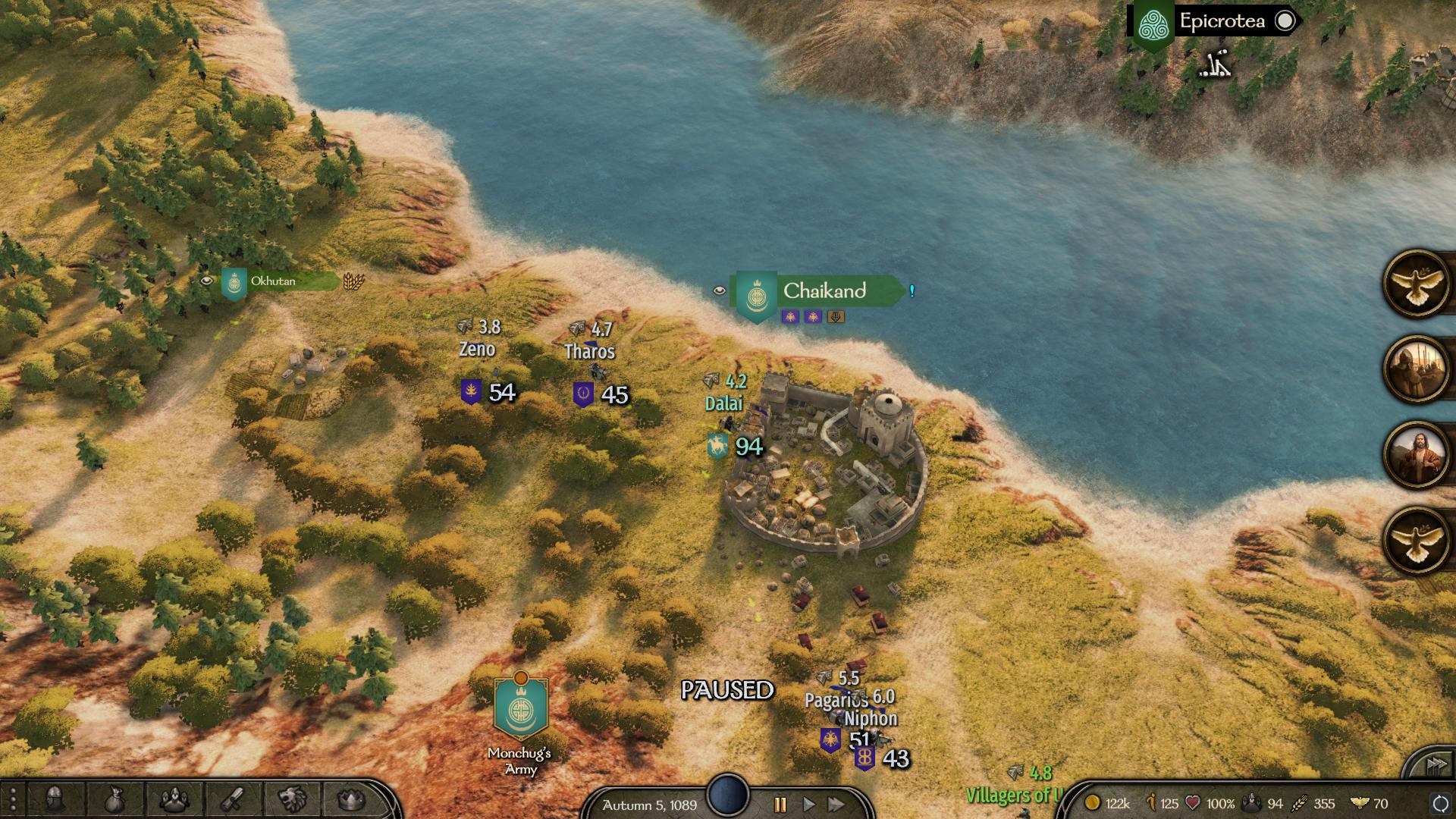Expand the three-dot menu in bottom left toolbar
This screenshot has height=819, width=1456.
tap(14, 798)
